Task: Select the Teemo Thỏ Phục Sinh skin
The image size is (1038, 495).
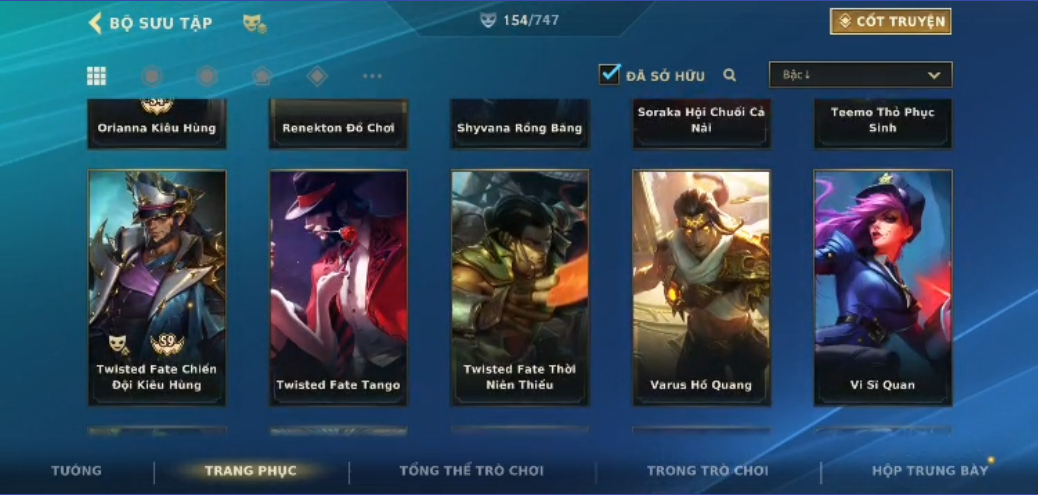Action: point(883,122)
